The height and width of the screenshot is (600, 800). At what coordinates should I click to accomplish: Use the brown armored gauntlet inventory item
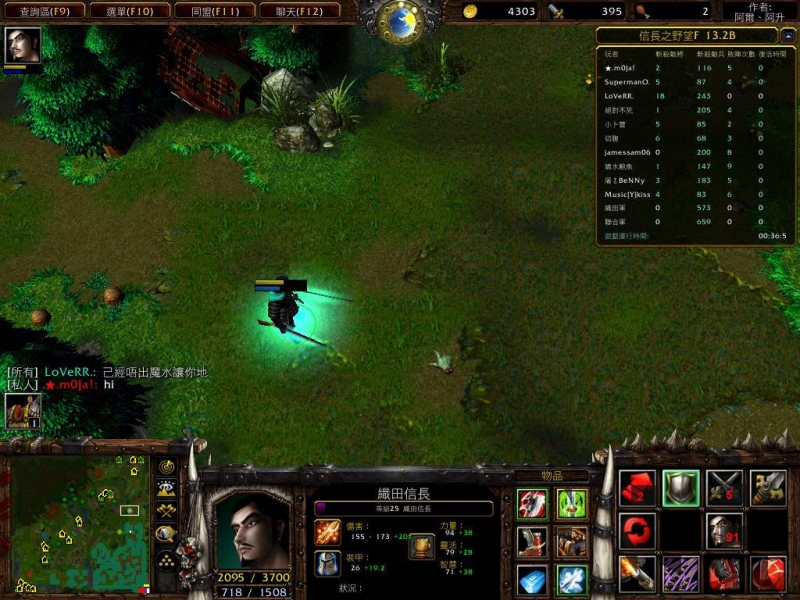(x=572, y=542)
